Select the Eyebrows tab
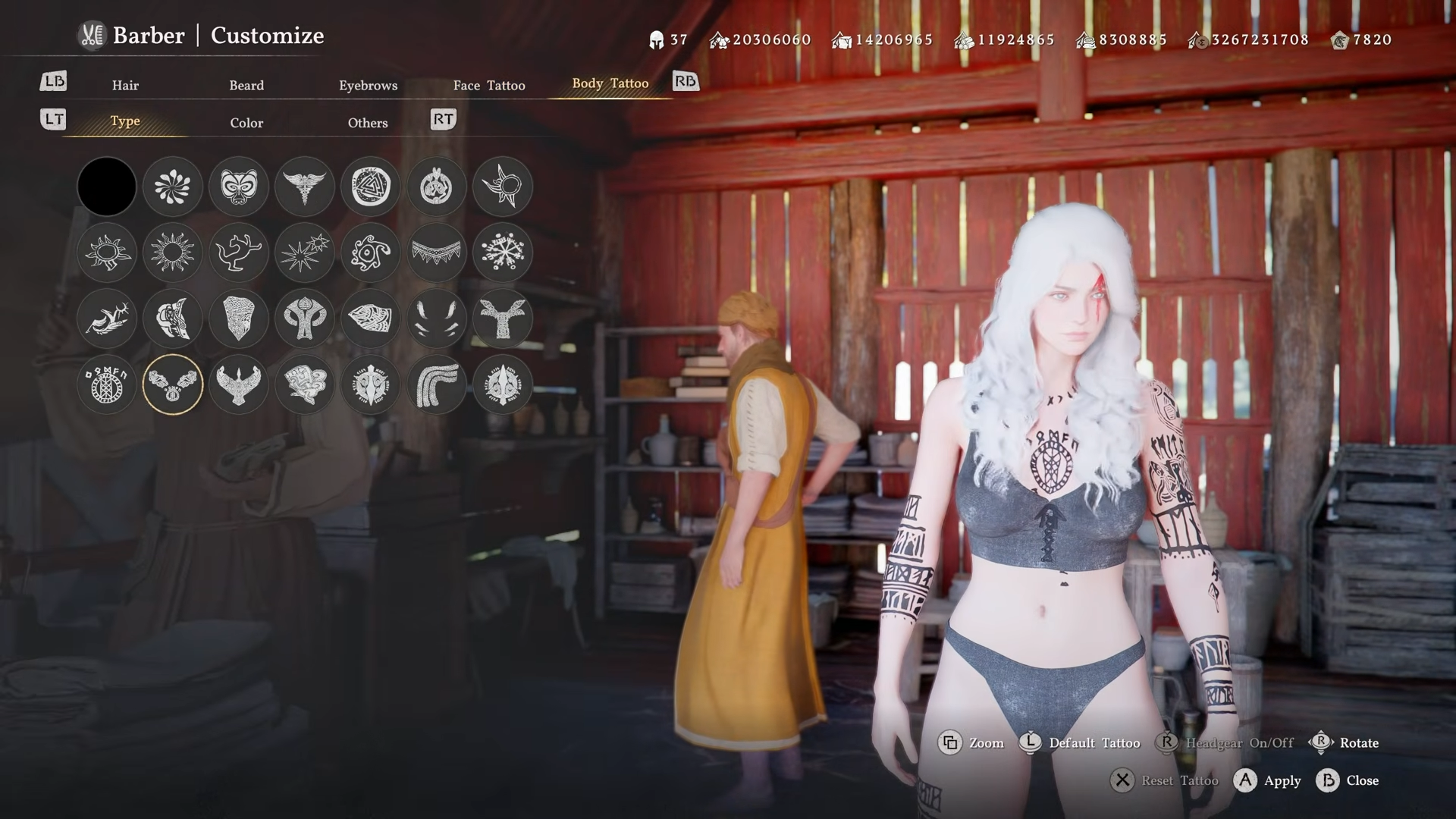This screenshot has width=1456, height=819. (368, 85)
